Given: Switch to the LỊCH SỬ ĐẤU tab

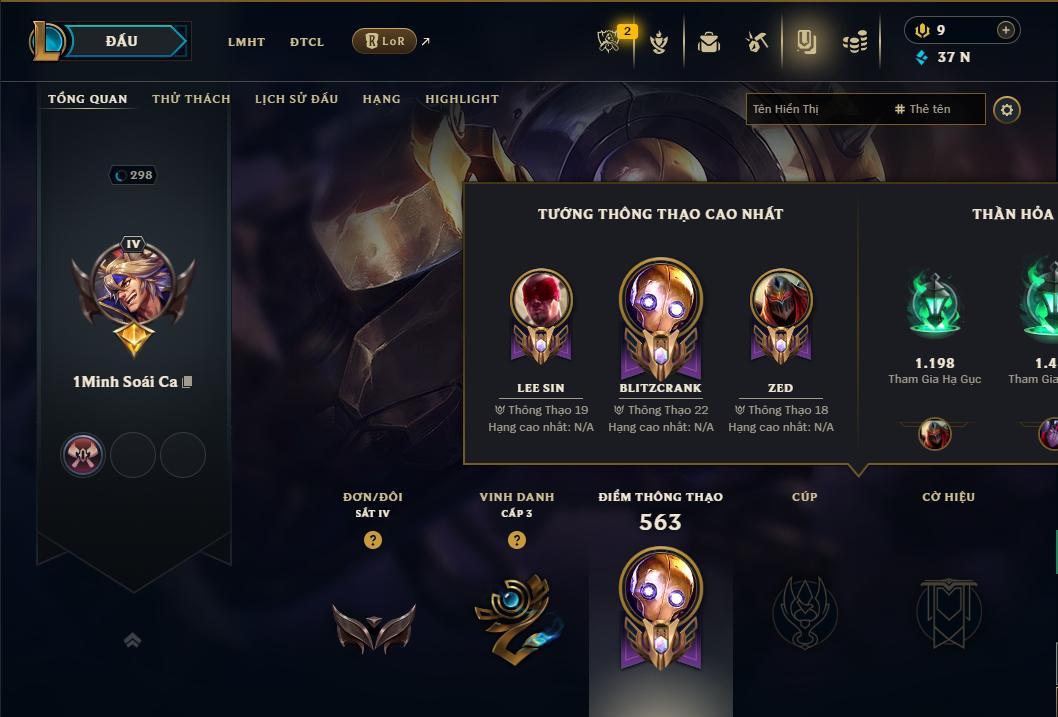Looking at the screenshot, I should 296,99.
